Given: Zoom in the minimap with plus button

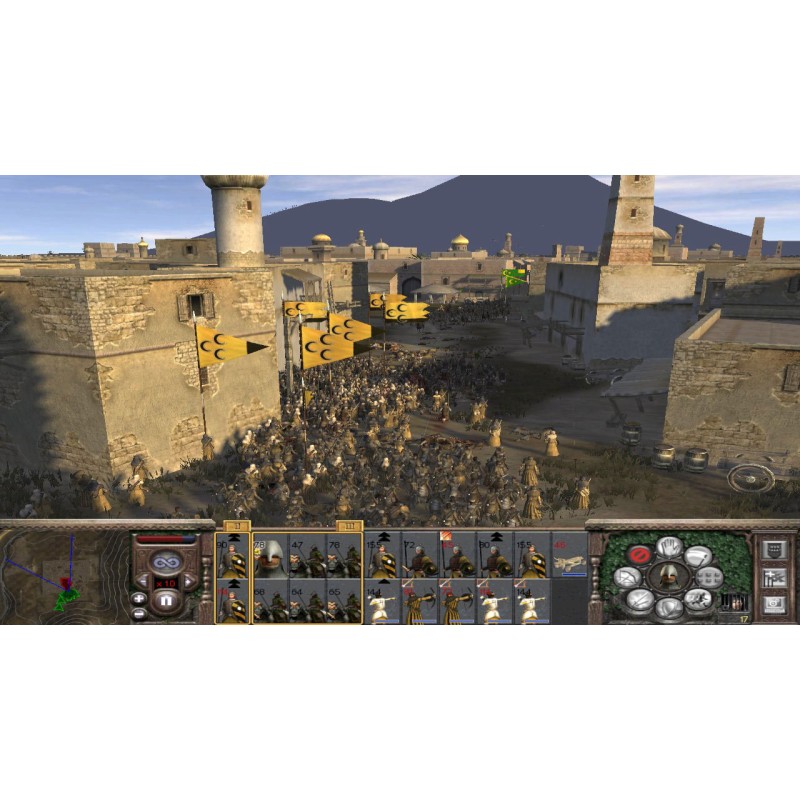Looking at the screenshot, I should (x=138, y=598).
